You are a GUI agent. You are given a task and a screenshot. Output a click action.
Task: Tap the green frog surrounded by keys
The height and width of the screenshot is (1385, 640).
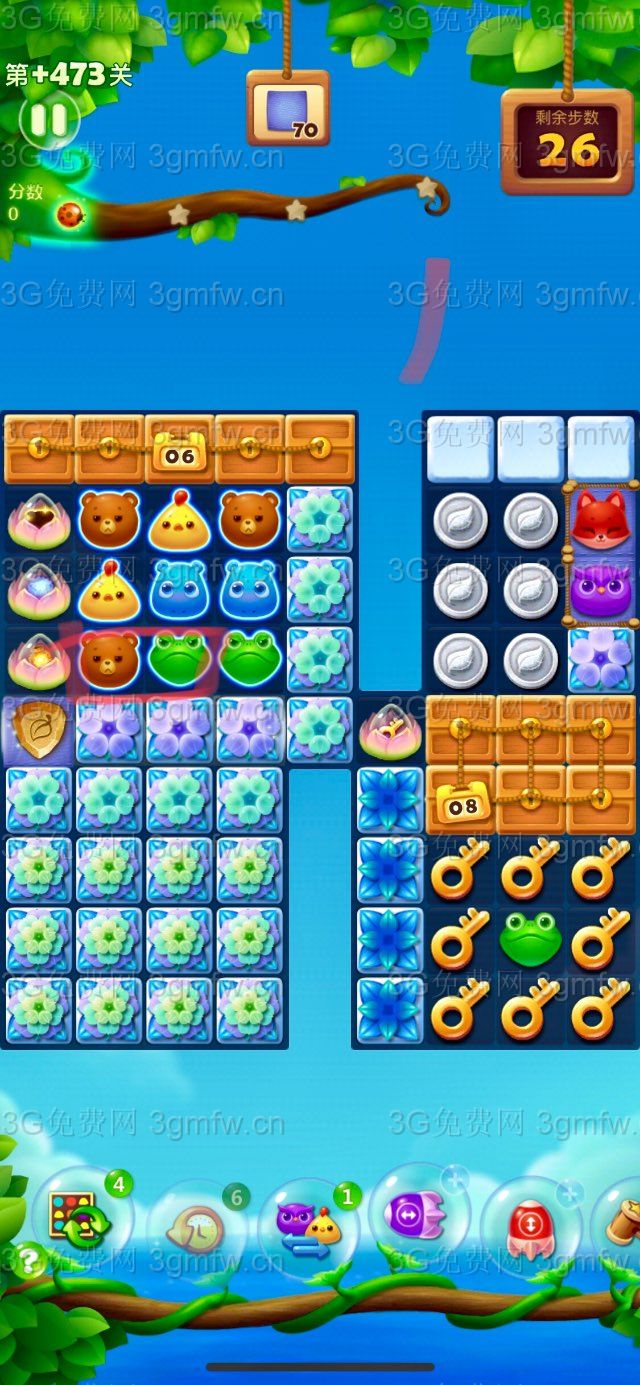click(x=530, y=940)
